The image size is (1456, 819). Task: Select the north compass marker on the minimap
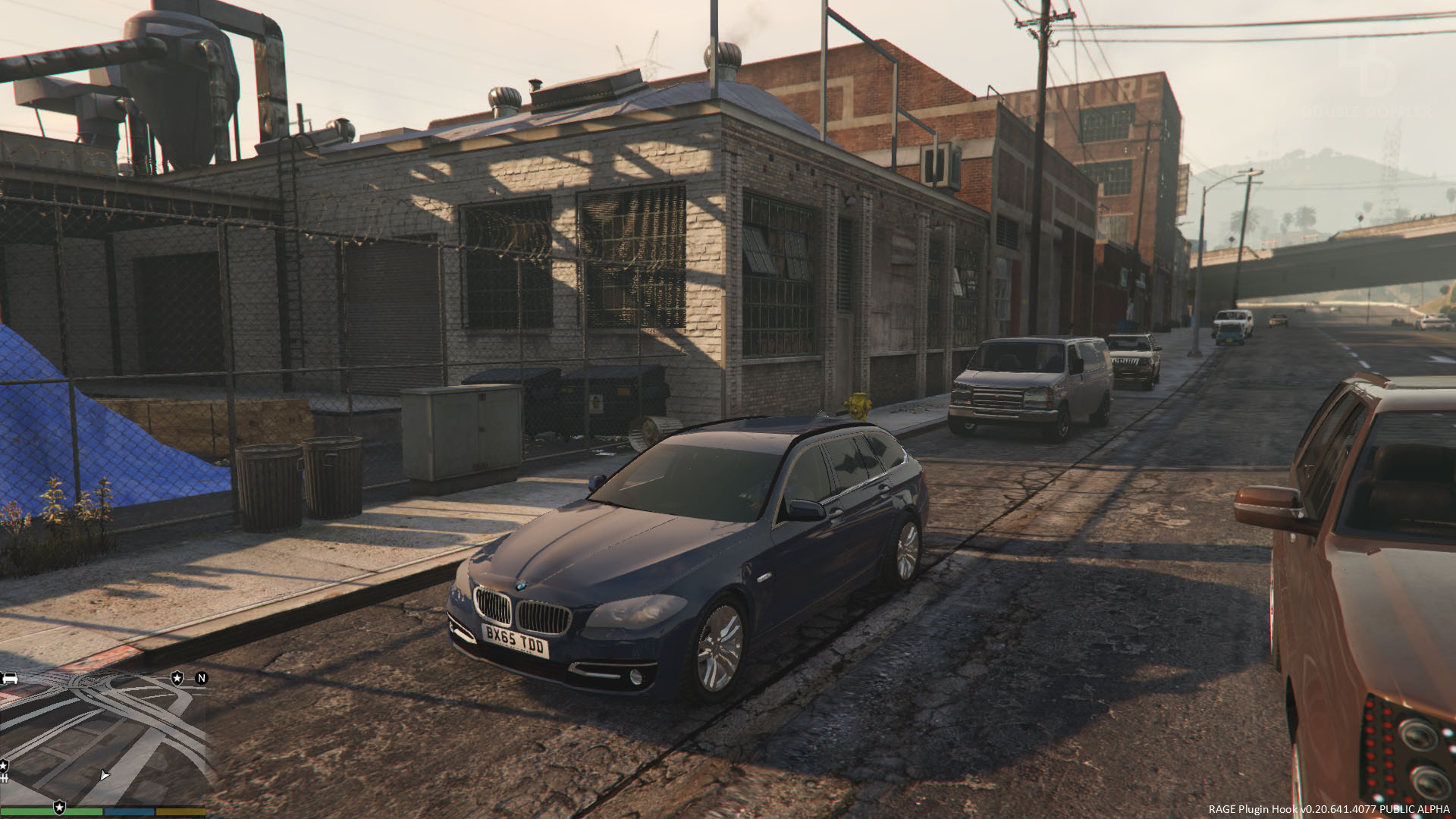click(x=202, y=678)
